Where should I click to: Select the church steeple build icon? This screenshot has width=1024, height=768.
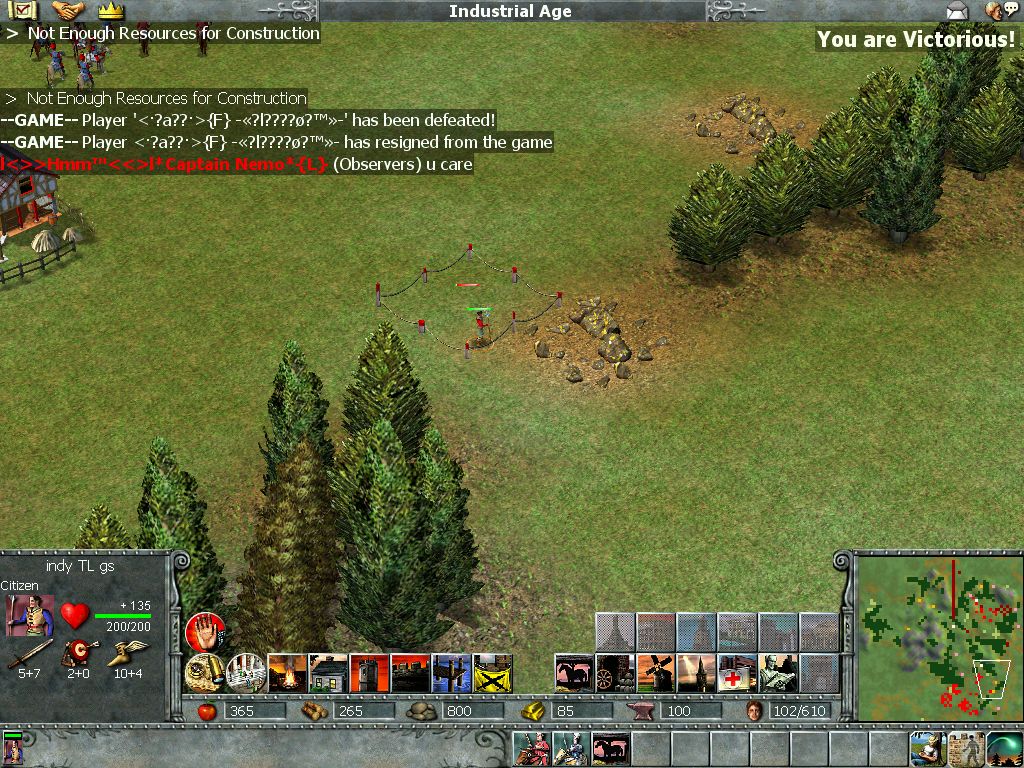[697, 673]
